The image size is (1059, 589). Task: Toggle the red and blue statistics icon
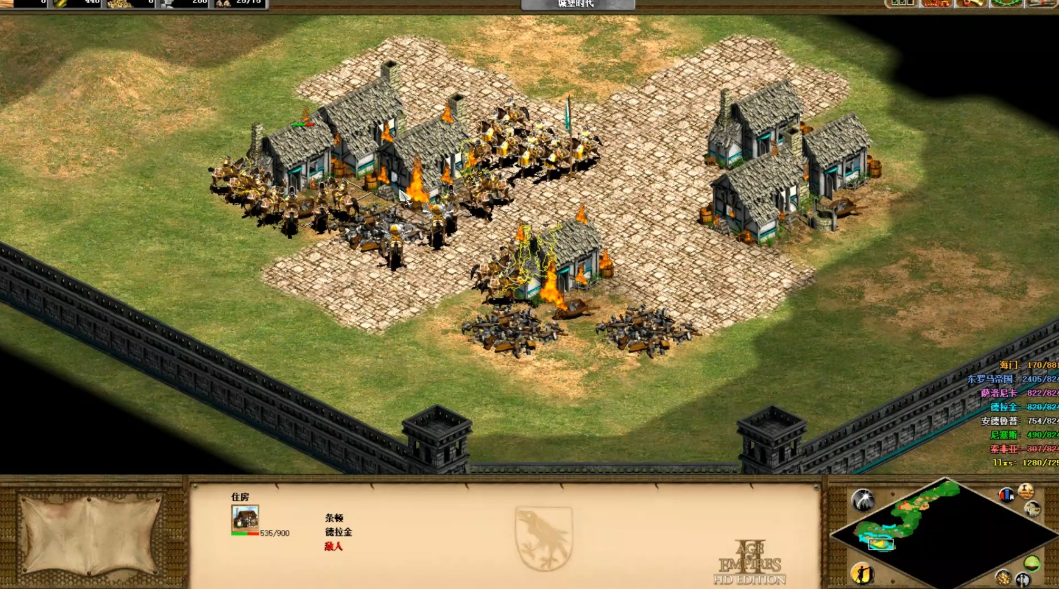click(1005, 496)
